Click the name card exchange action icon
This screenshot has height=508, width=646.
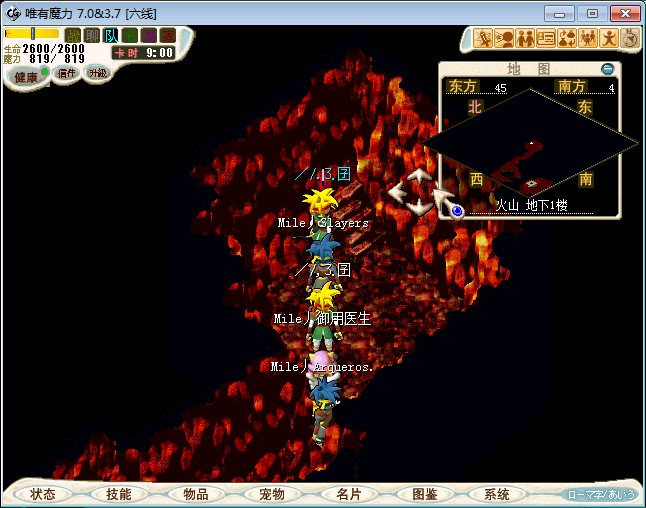pos(546,39)
